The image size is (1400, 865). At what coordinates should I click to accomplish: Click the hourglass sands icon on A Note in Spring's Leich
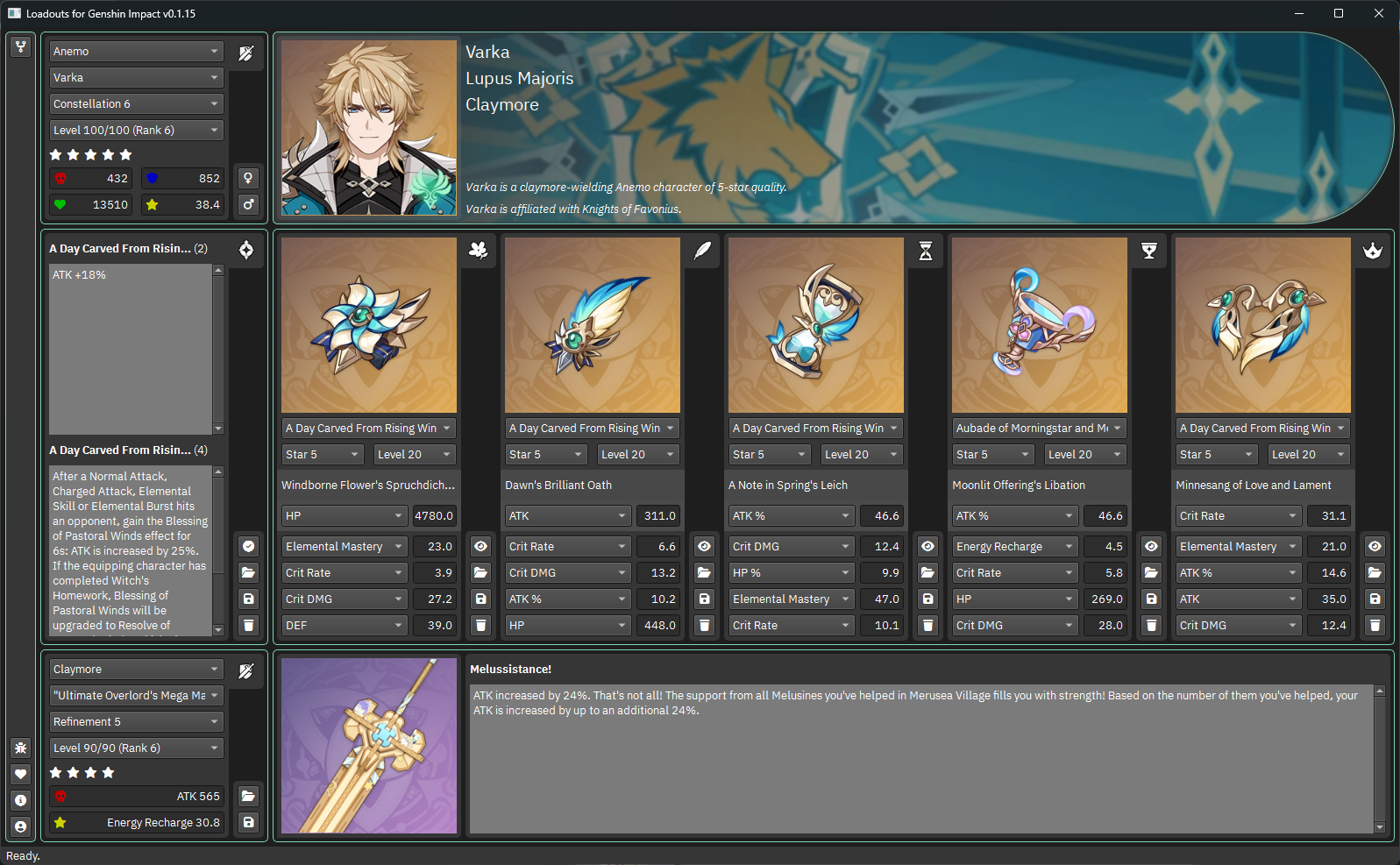click(926, 251)
